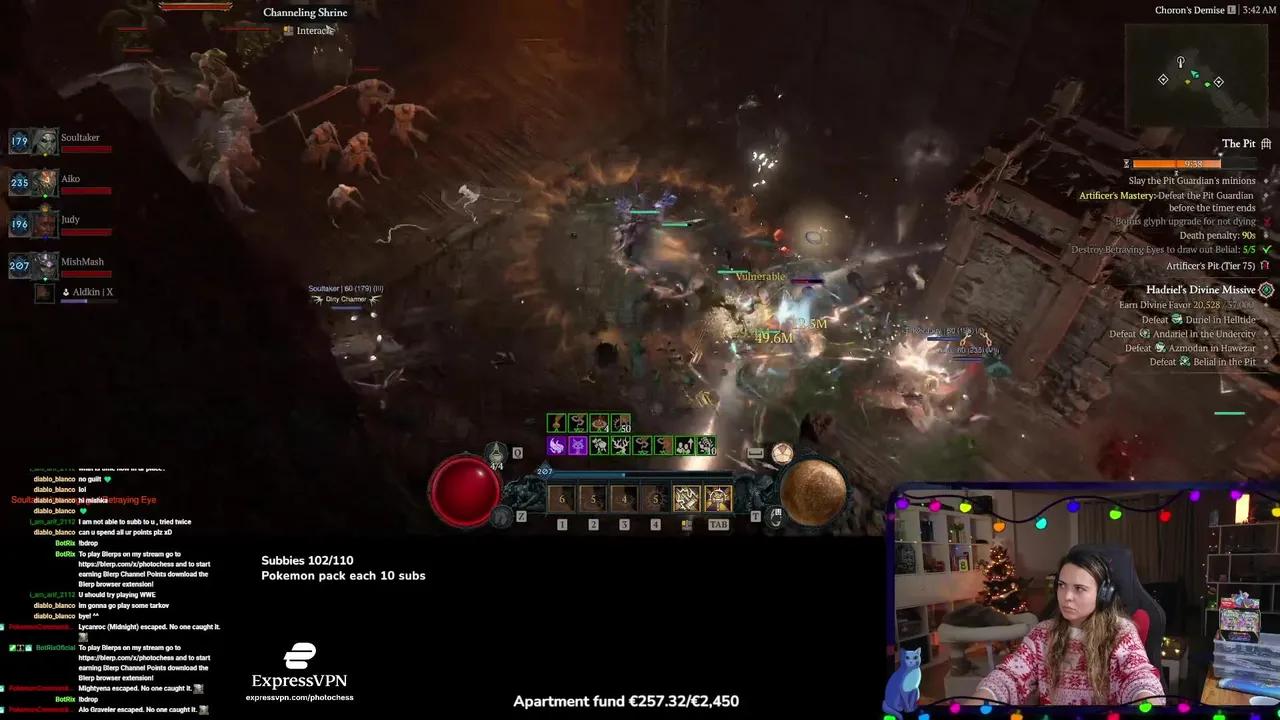Screen dimensions: 1280x720
Task: Open the expressvpn.com/photochess sponsor link
Action: tap(299, 697)
